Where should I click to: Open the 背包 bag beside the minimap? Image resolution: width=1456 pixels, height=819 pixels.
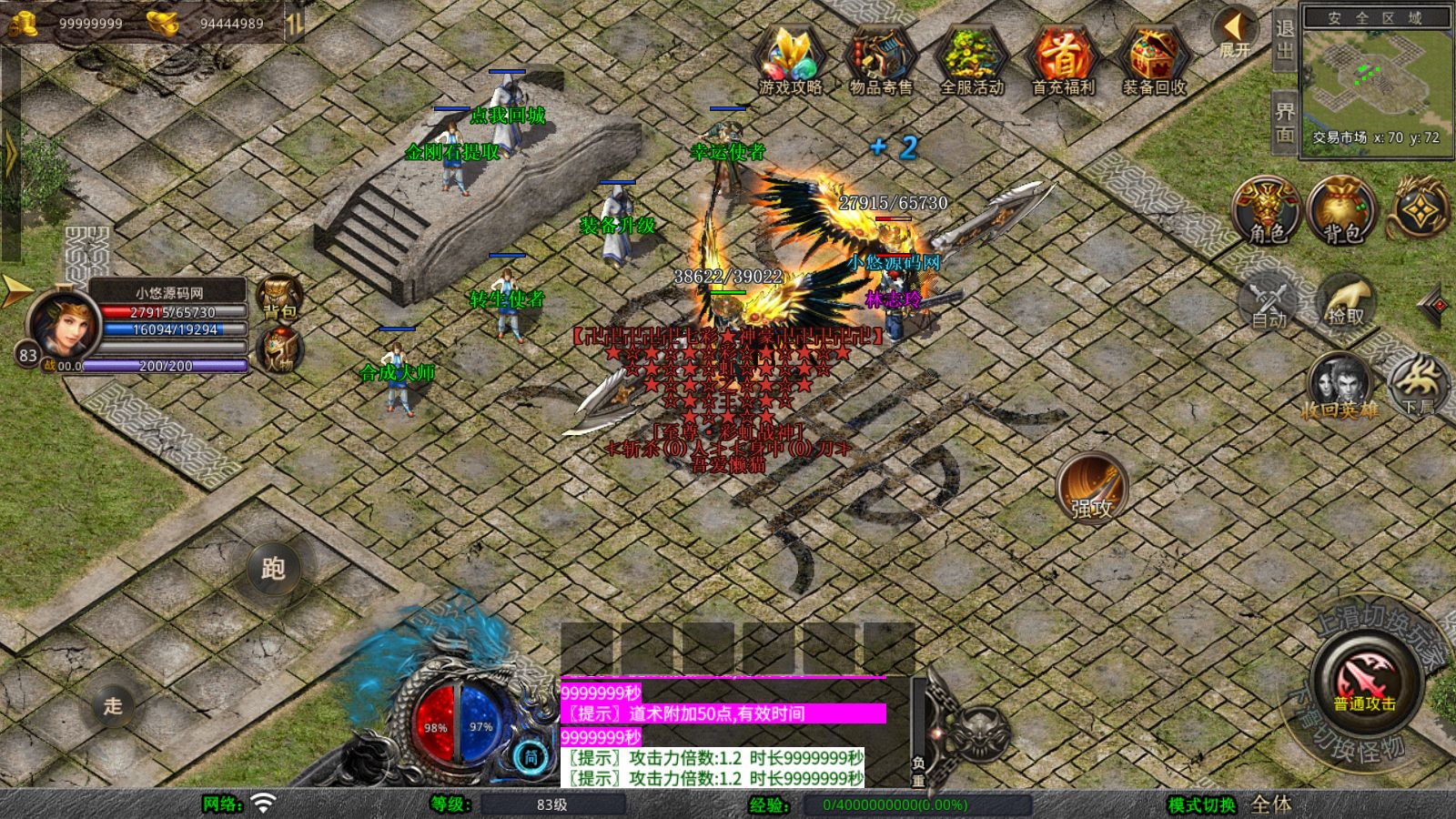pyautogui.click(x=1341, y=211)
